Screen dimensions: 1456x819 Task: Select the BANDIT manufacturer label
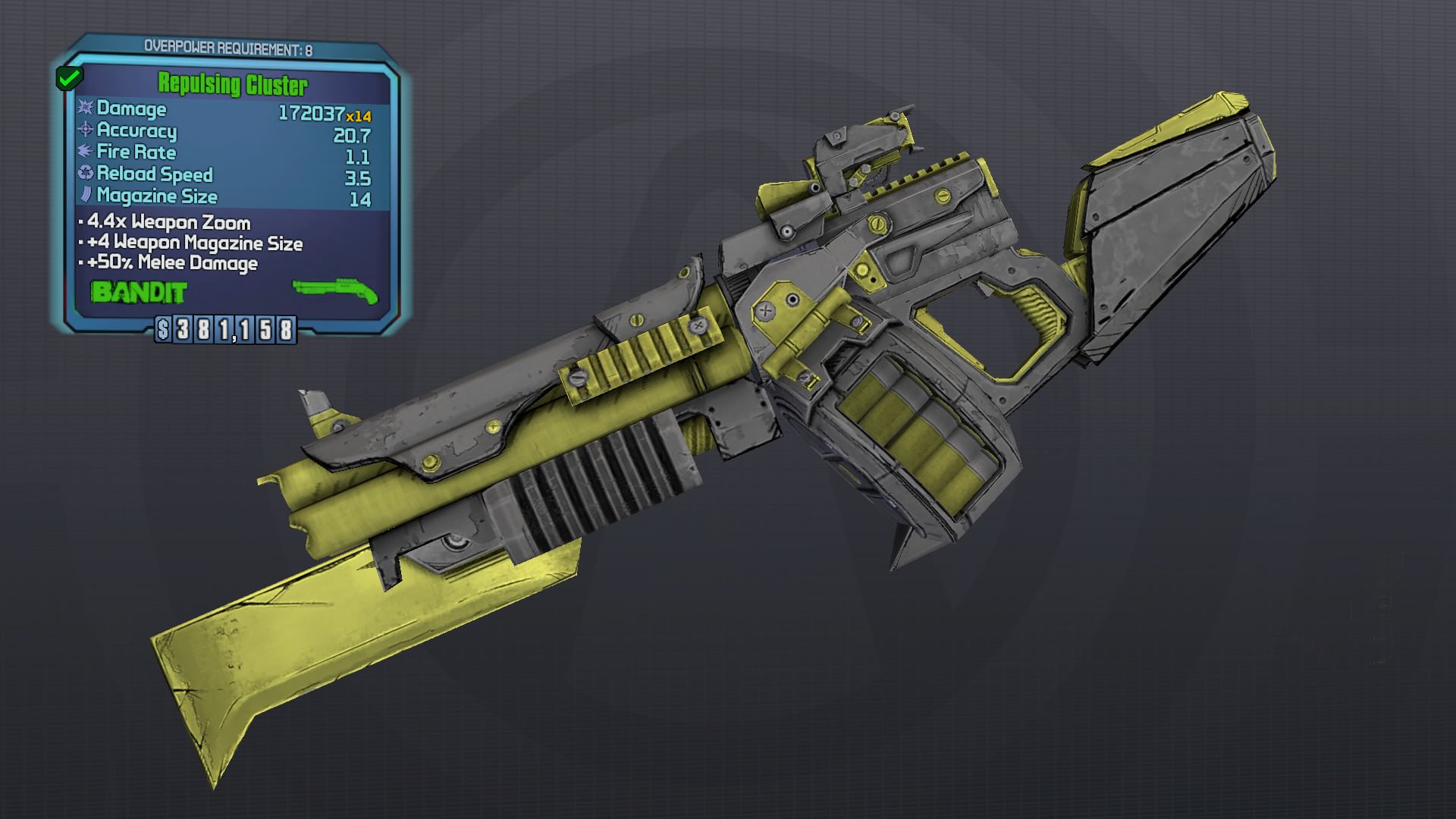click(138, 290)
